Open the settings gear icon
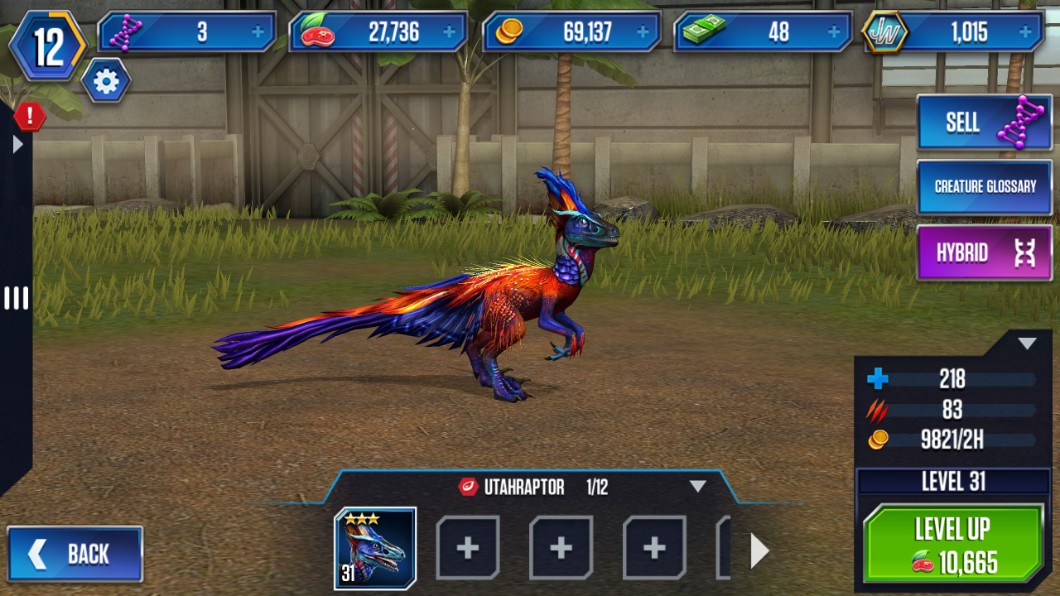Image resolution: width=1060 pixels, height=596 pixels. tap(105, 80)
